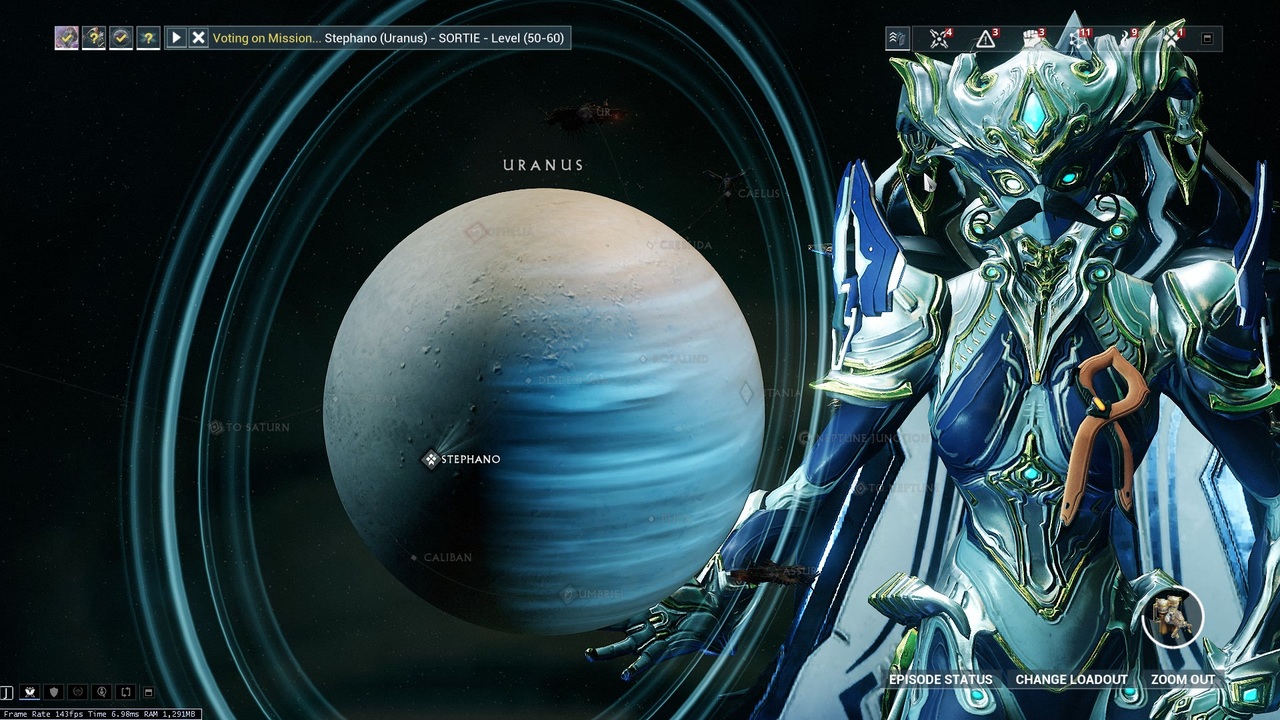Viewport: 1280px width, 720px height.
Task: Click the first squad member avatar
Action: [x=66, y=38]
